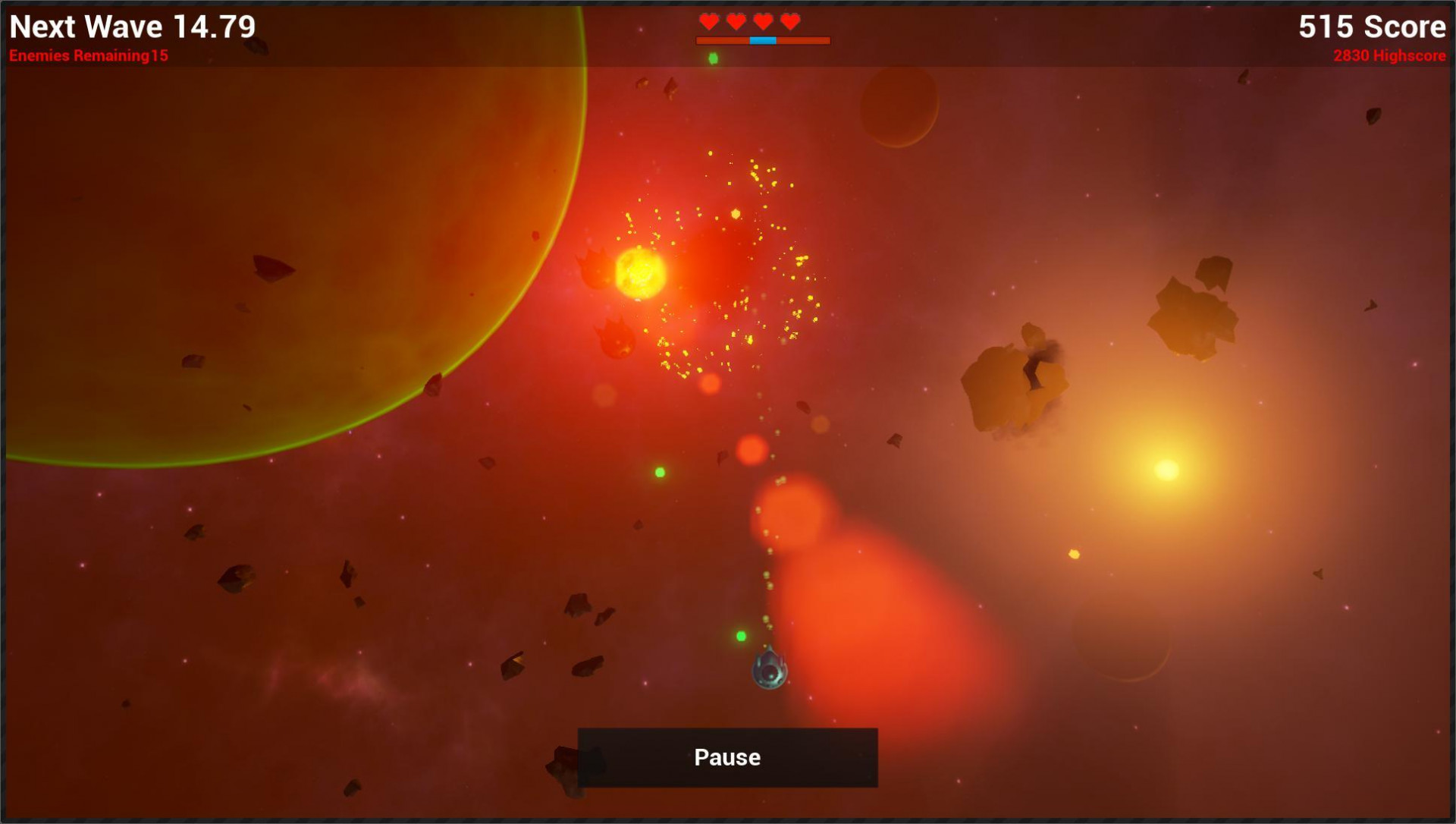Click the third red heart icon
The height and width of the screenshot is (824, 1456).
pyautogui.click(x=762, y=21)
